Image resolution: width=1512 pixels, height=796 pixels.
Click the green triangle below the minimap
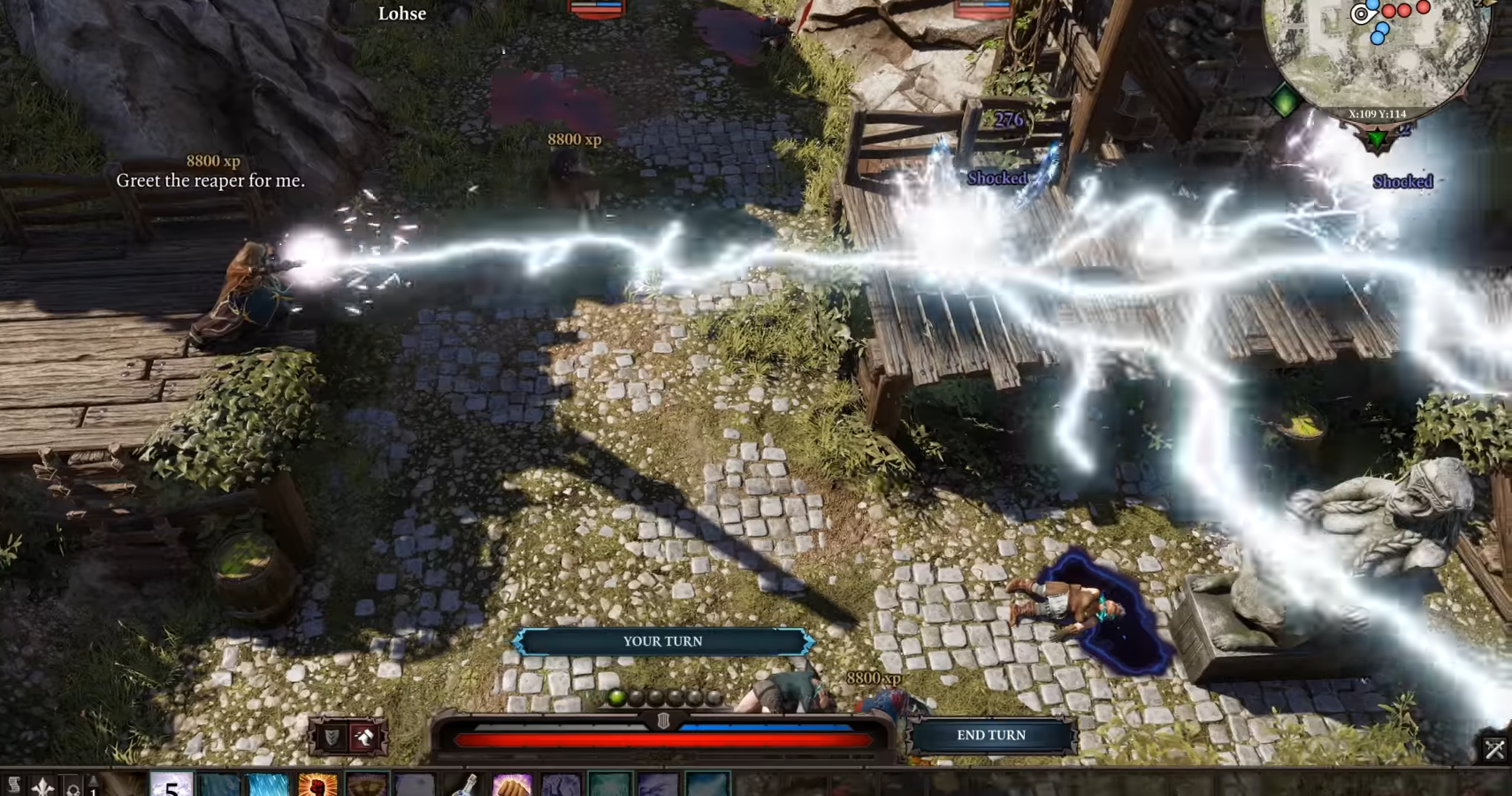pyautogui.click(x=1377, y=139)
